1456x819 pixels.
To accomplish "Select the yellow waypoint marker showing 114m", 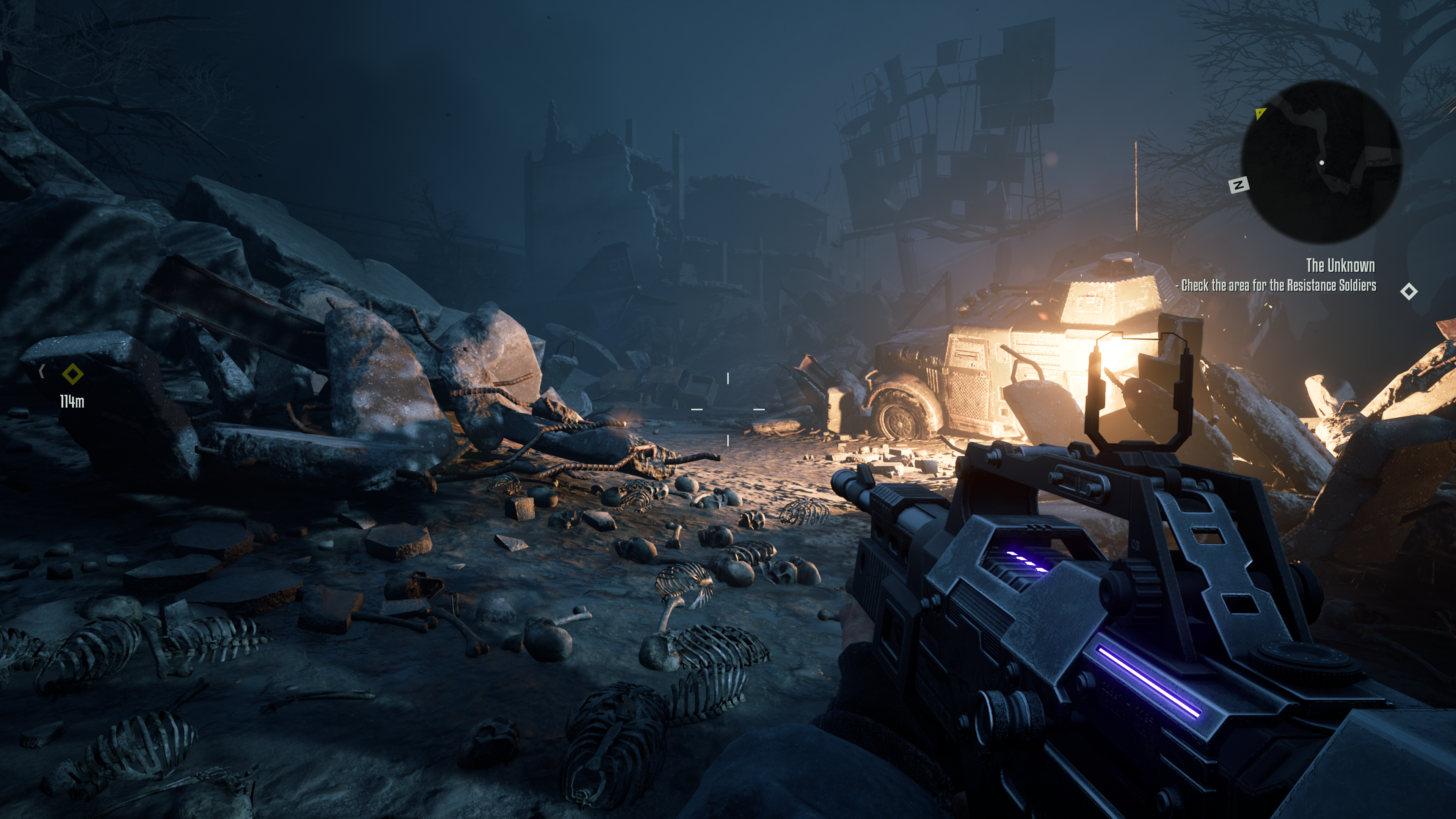I will [72, 374].
